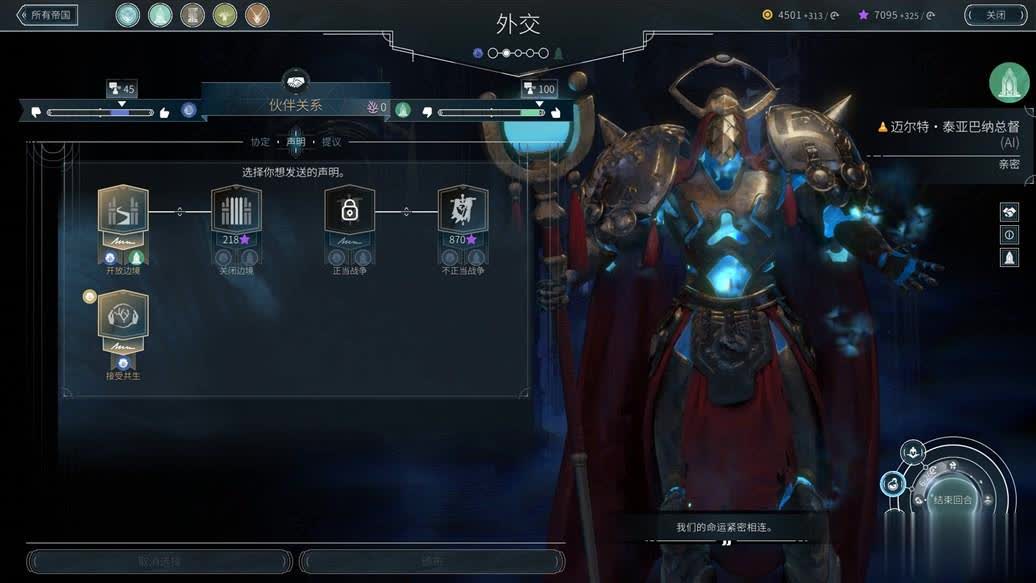The width and height of the screenshot is (1036, 583).
Task: Choose the 关闭边境 declaration
Action: (x=236, y=211)
